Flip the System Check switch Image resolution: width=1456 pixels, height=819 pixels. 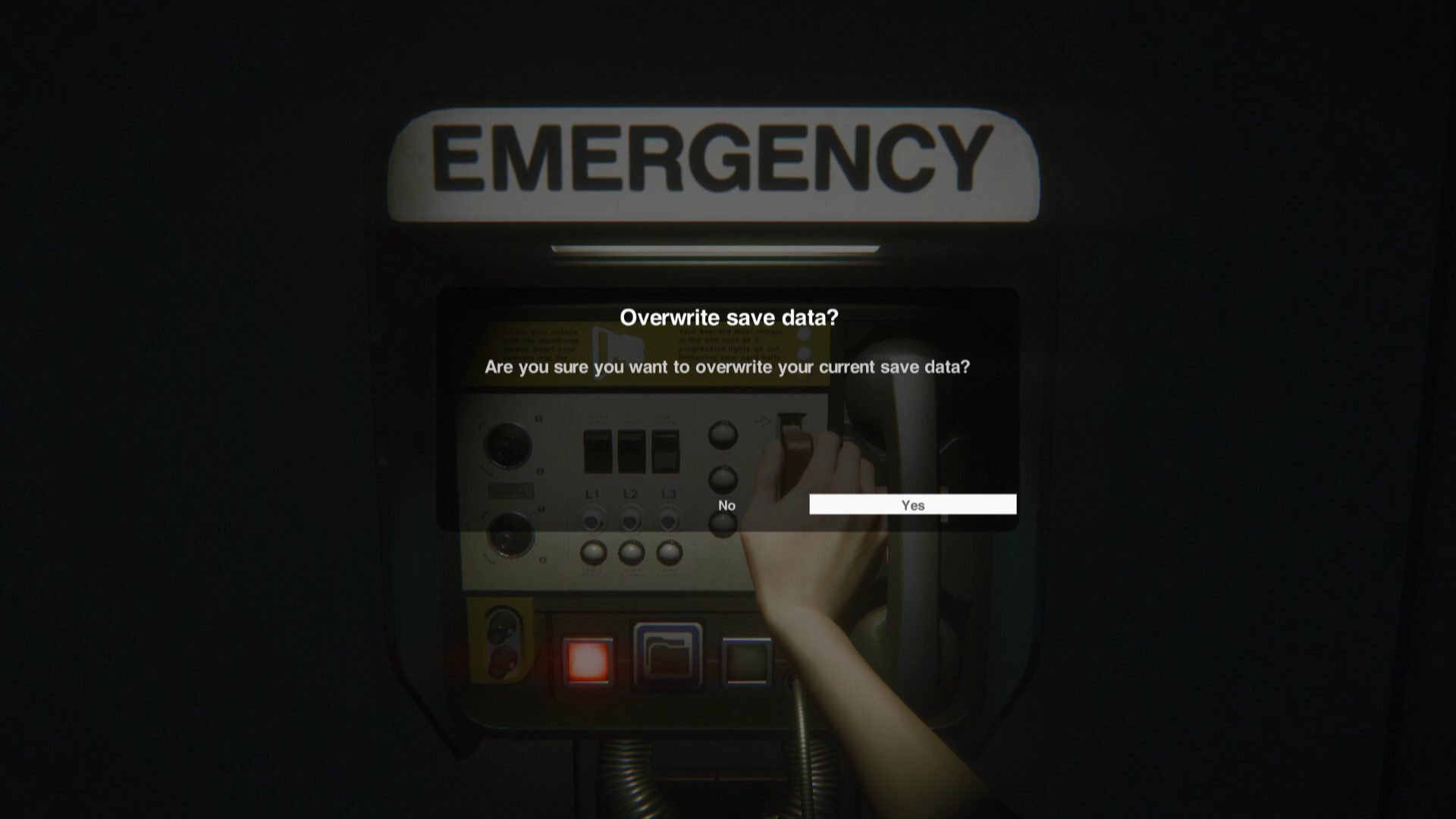click(x=598, y=451)
